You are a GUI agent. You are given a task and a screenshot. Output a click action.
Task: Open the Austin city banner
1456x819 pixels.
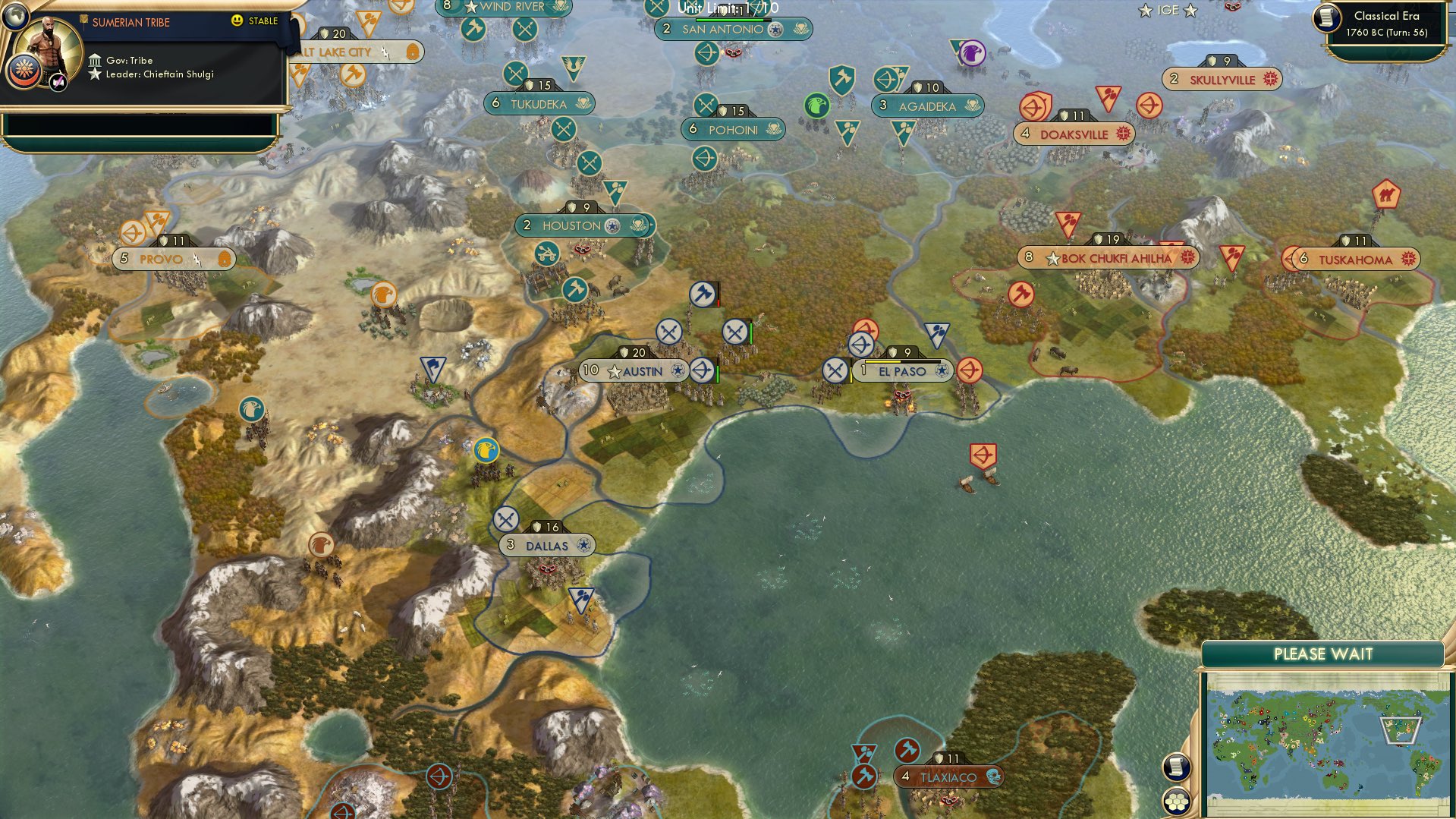pyautogui.click(x=634, y=371)
